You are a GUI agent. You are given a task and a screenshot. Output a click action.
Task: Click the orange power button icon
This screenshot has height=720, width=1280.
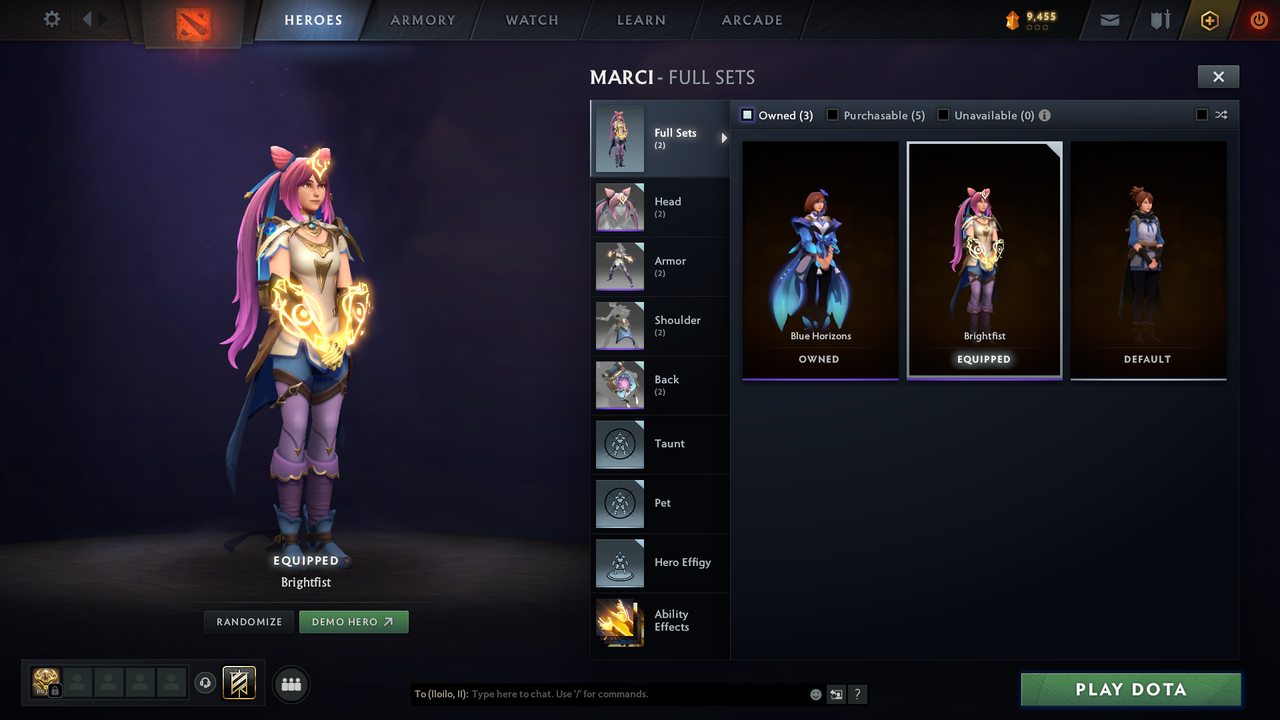click(x=1257, y=20)
